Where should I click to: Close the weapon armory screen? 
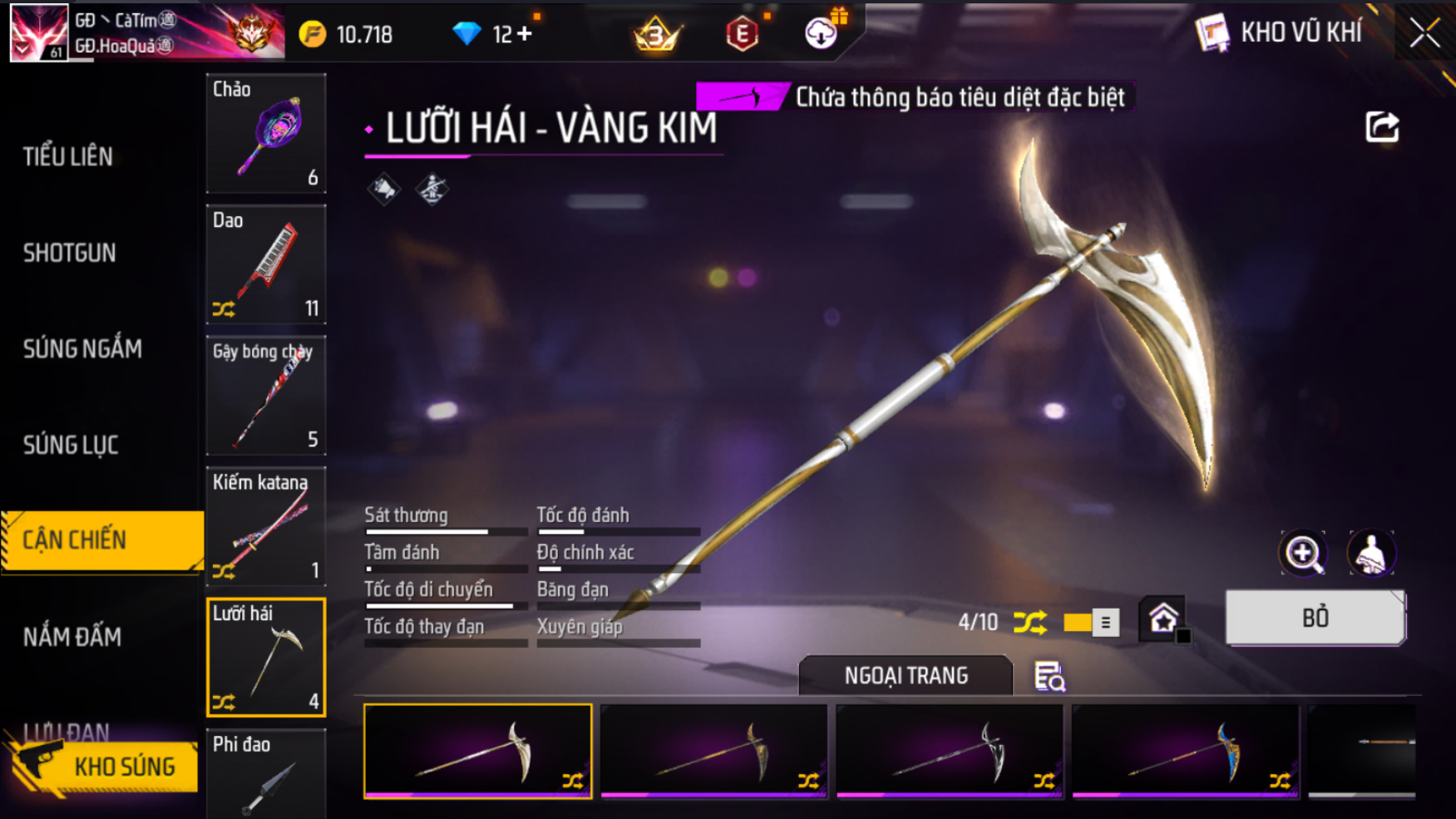1424,33
